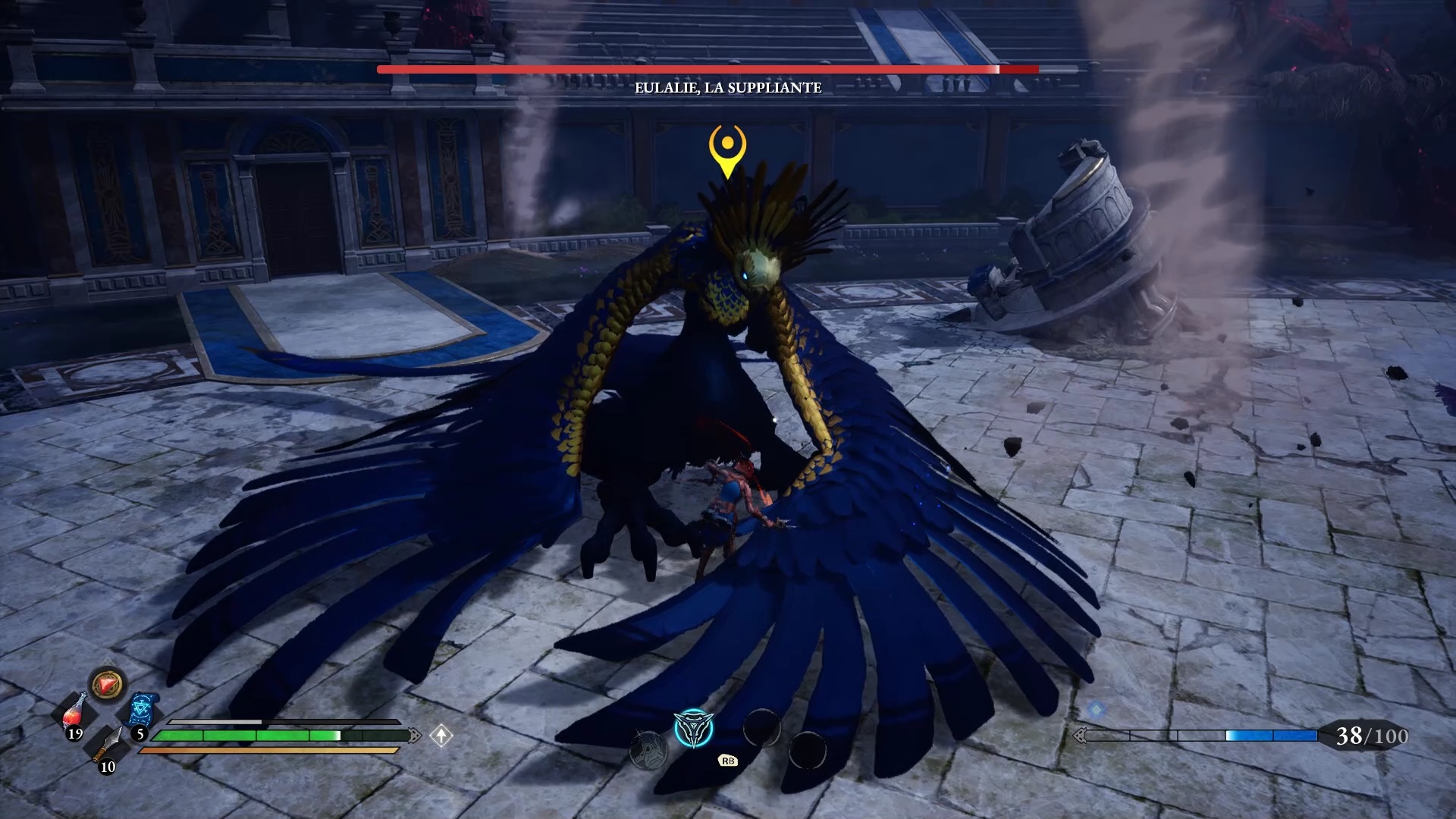
Task: Activate the red gem amulet slot
Action: [x=108, y=685]
